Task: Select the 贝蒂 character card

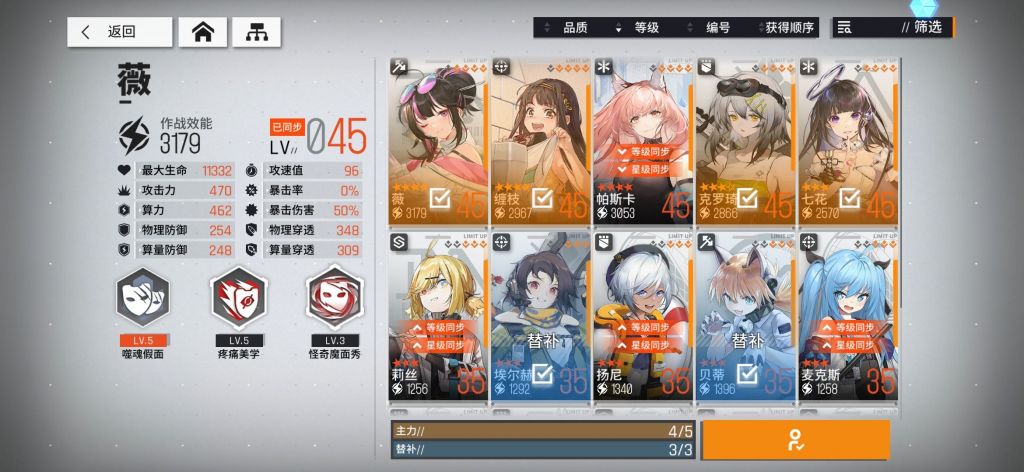Action: coord(746,315)
